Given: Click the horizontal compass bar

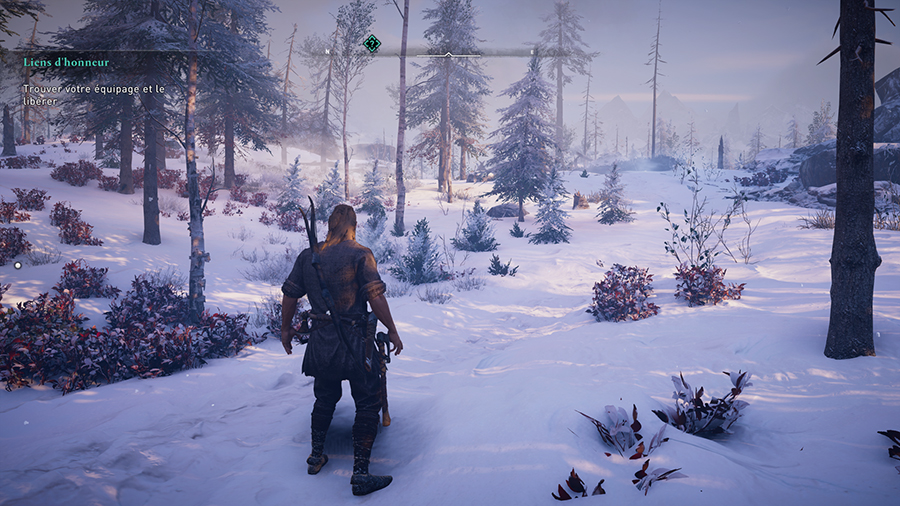Looking at the screenshot, I should click(x=448, y=53).
